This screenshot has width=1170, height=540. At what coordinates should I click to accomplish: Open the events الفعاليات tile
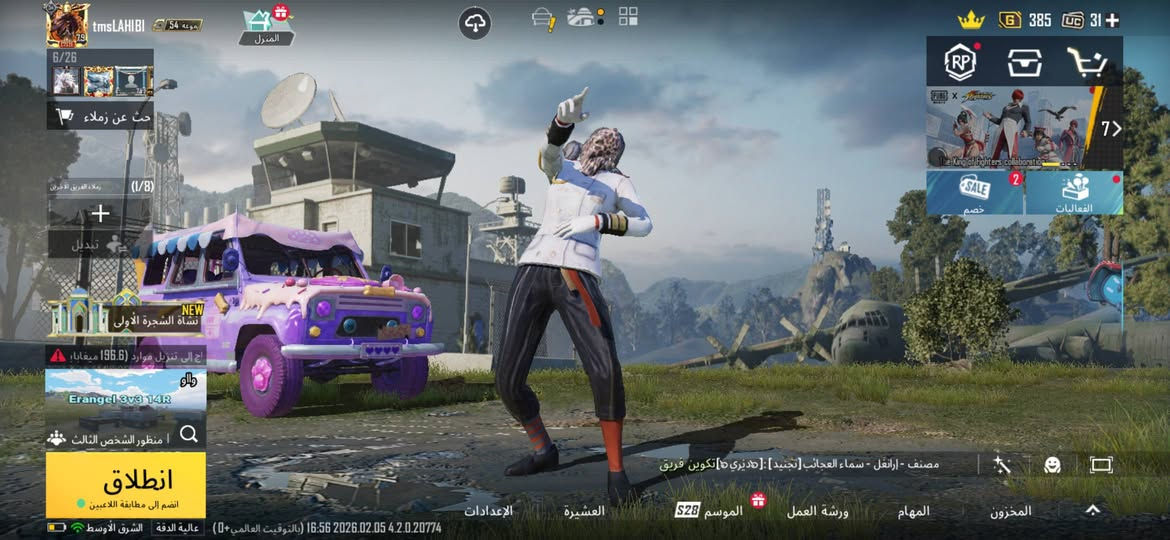tap(1074, 192)
